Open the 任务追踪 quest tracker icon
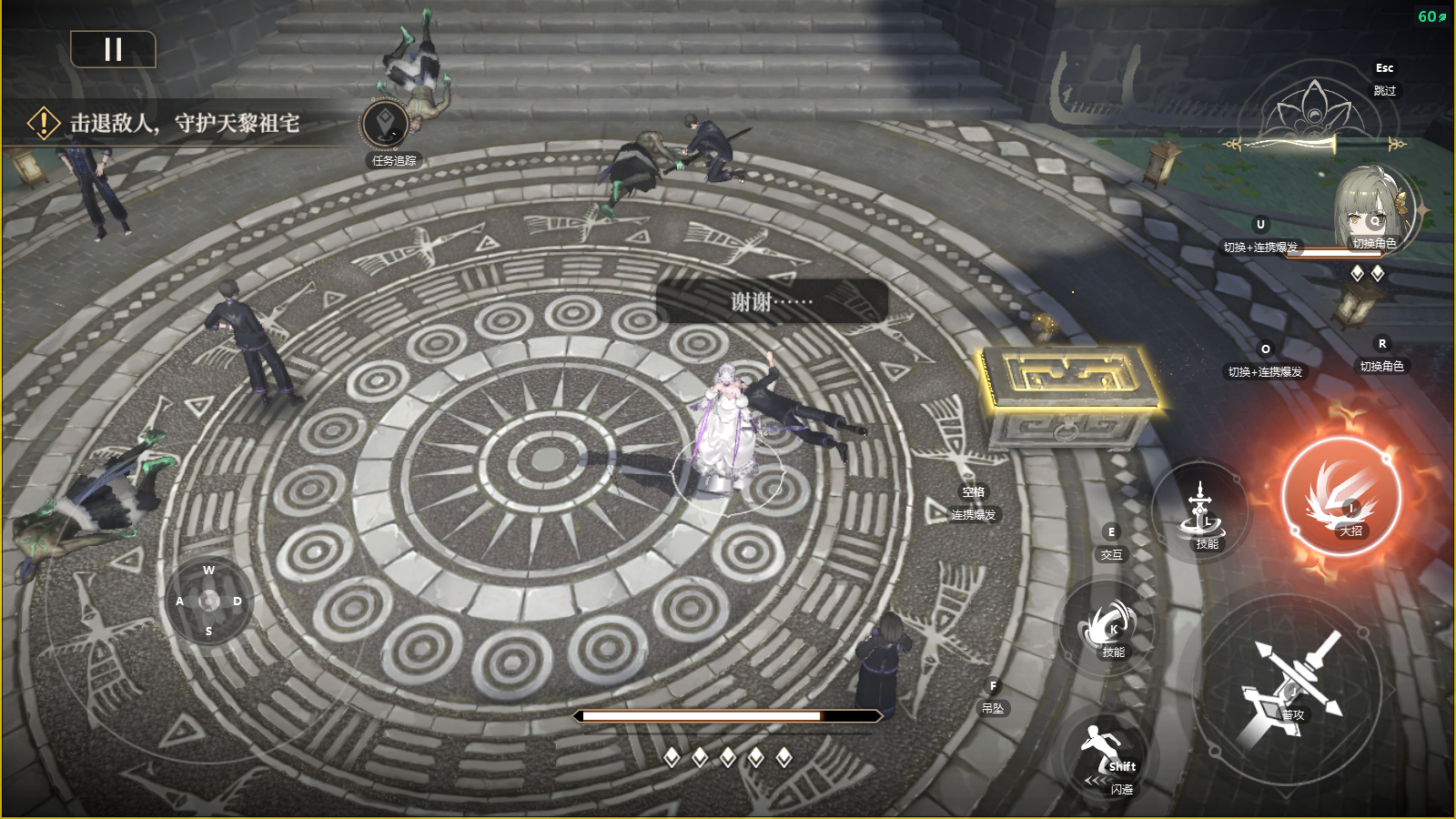This screenshot has height=819, width=1456. 386,125
